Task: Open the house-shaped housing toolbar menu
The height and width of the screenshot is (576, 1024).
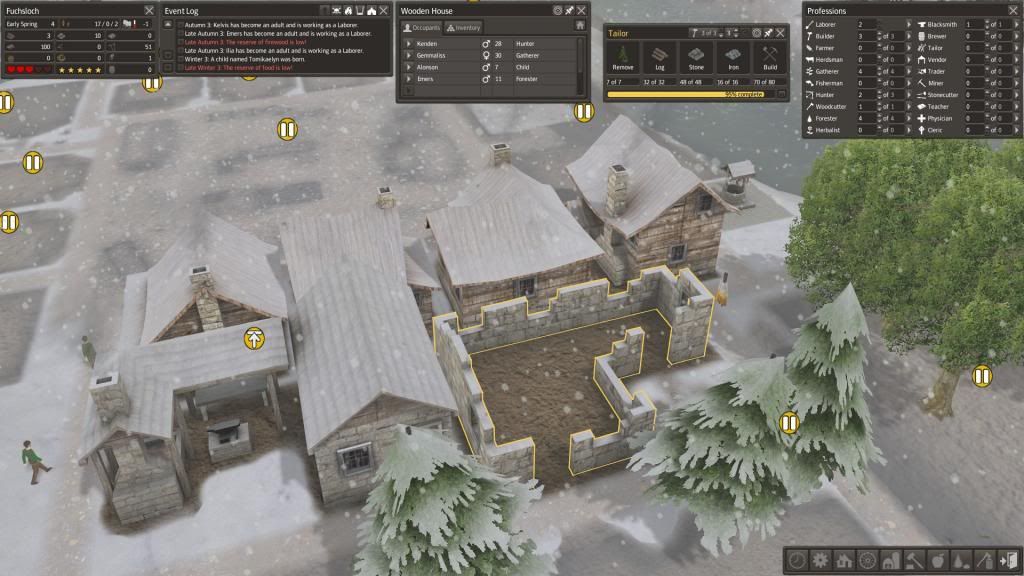Action: pyautogui.click(x=844, y=560)
